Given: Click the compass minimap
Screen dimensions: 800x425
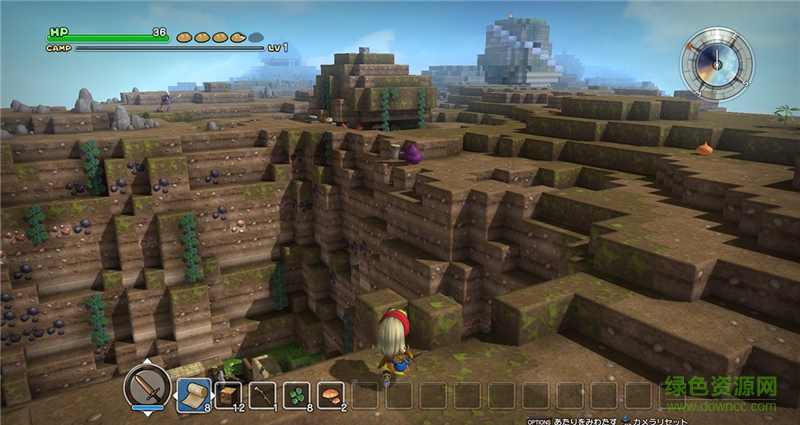Looking at the screenshot, I should (x=717, y=61).
